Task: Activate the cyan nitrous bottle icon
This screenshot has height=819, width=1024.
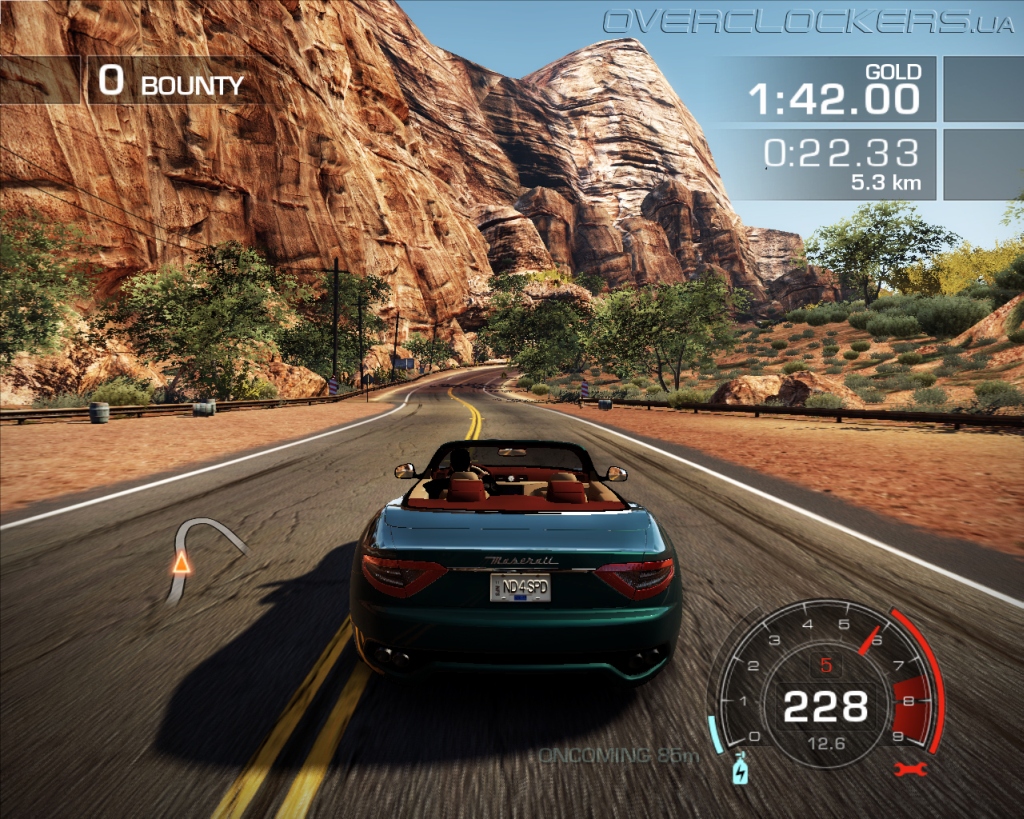Action: coord(740,770)
